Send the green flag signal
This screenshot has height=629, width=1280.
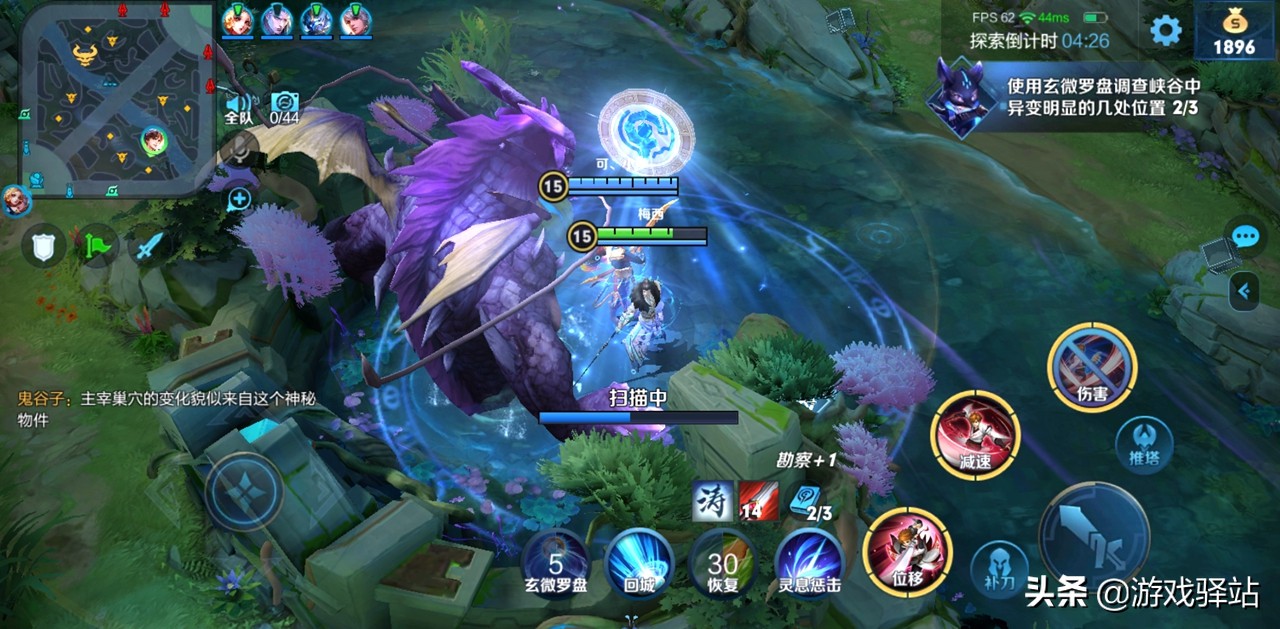[x=97, y=243]
